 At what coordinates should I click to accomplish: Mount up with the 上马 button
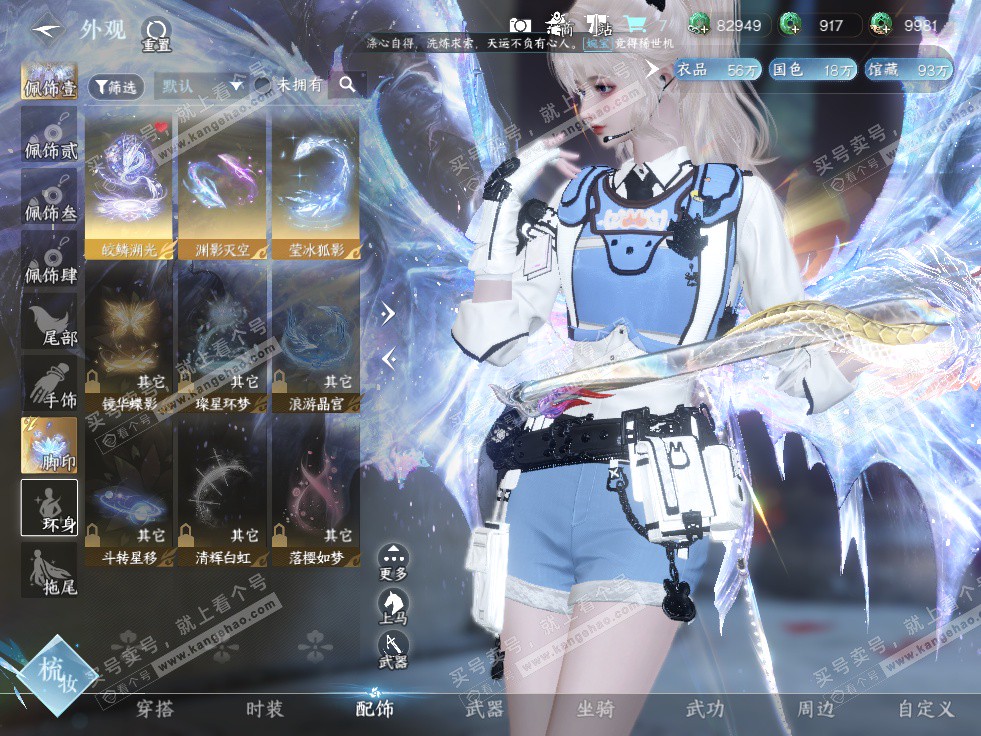pyautogui.click(x=393, y=606)
